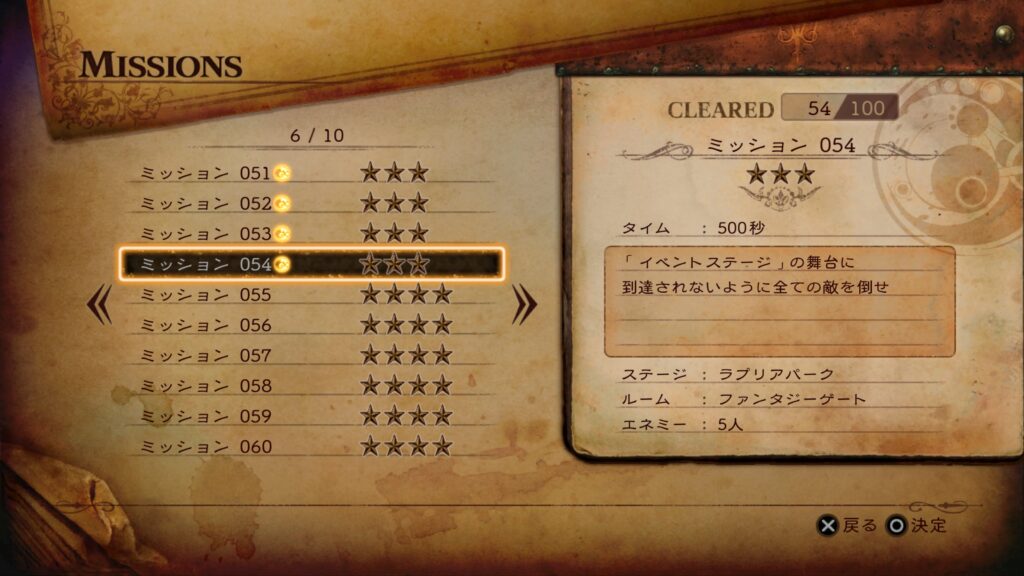Select highlighted ミッション 054
The image size is (1024, 576).
(x=312, y=264)
